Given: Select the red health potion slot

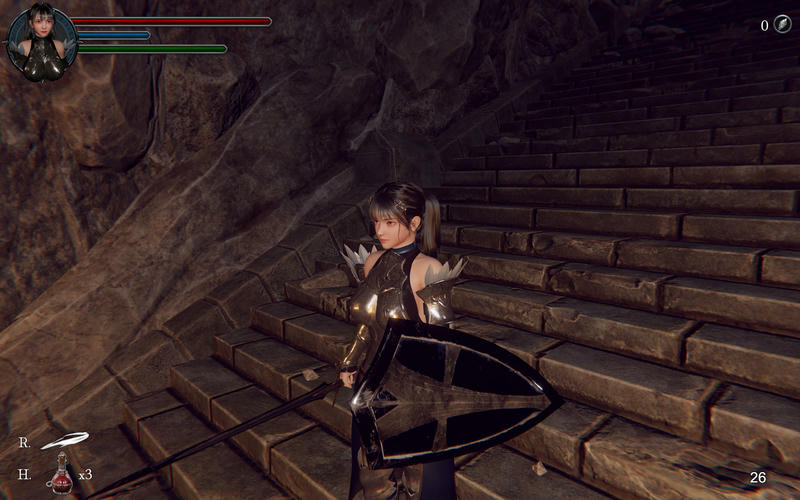Looking at the screenshot, I should [62, 472].
